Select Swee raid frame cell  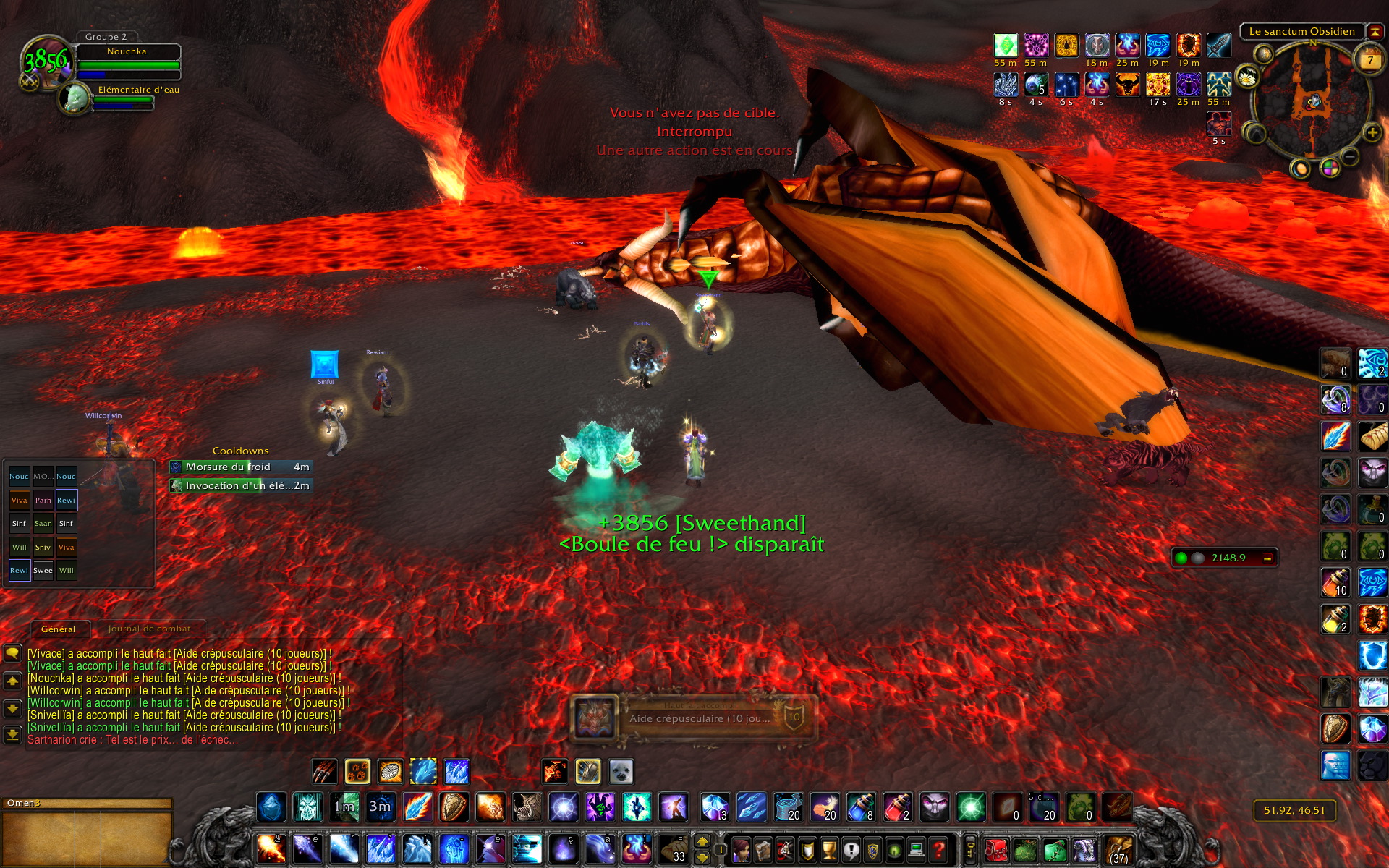tap(43, 570)
